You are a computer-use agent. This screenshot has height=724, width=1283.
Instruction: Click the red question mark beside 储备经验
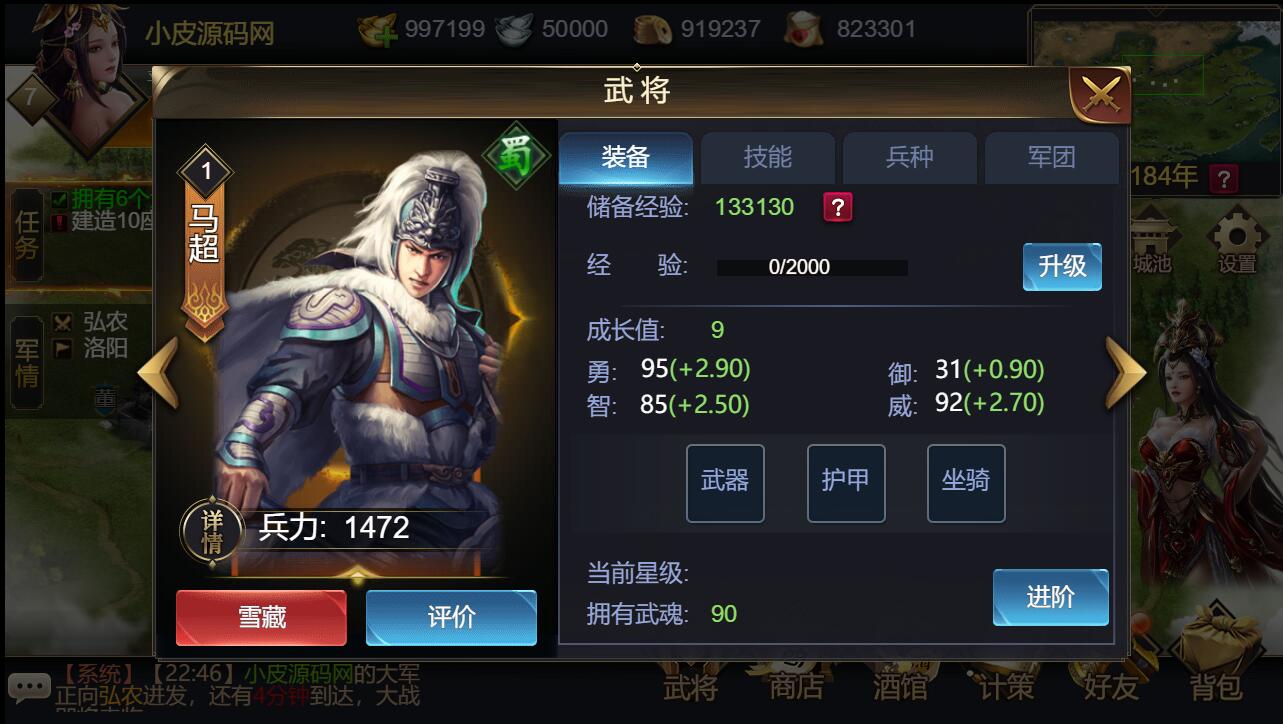838,207
